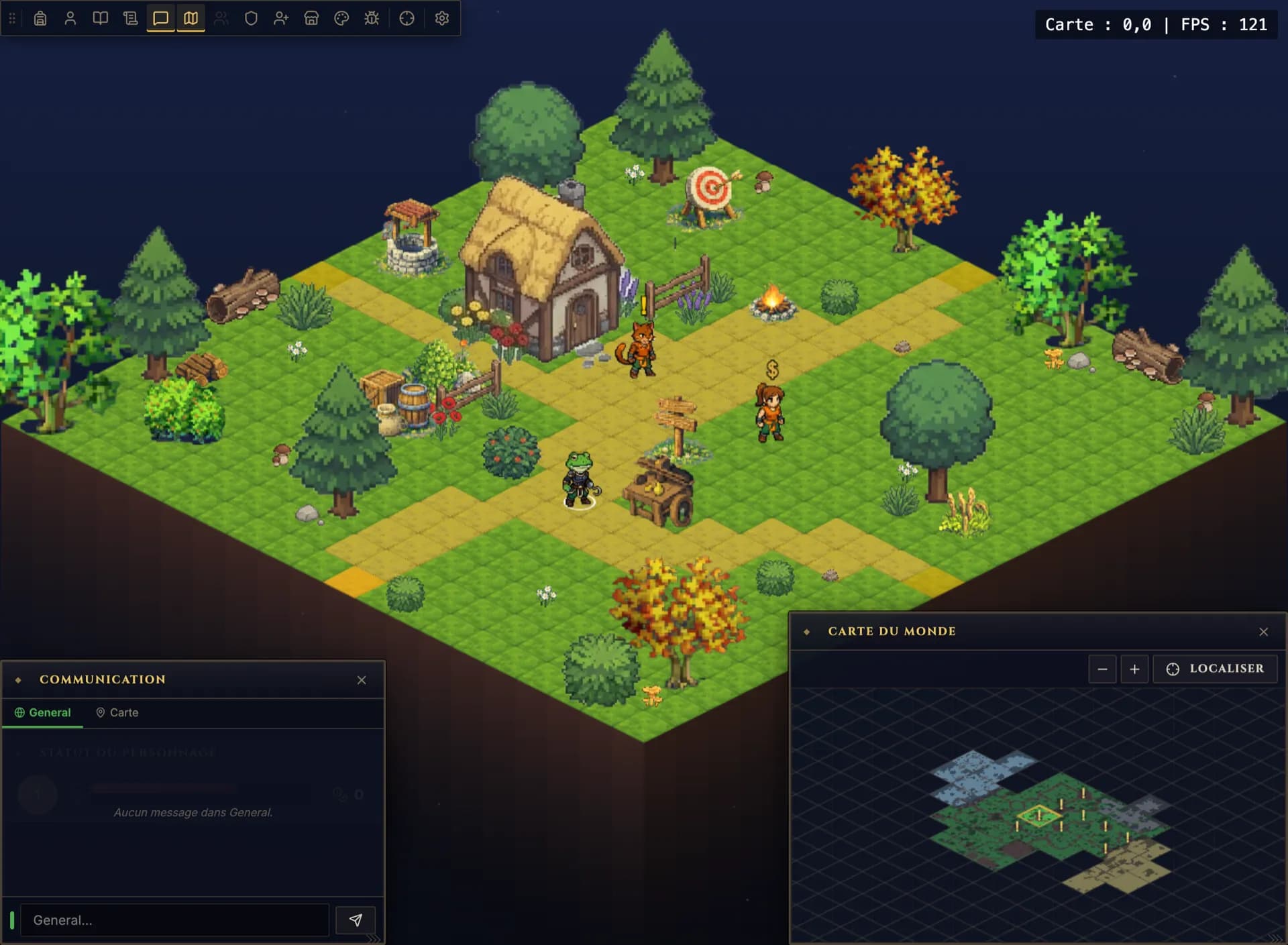Switch to the Carte chat tab

click(117, 712)
